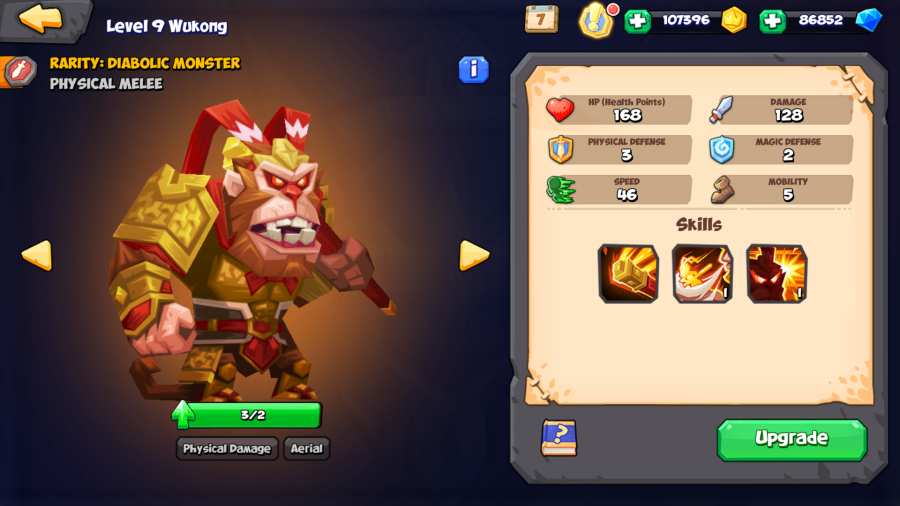The width and height of the screenshot is (900, 506).
Task: Click the green Upgrade button
Action: (x=791, y=439)
